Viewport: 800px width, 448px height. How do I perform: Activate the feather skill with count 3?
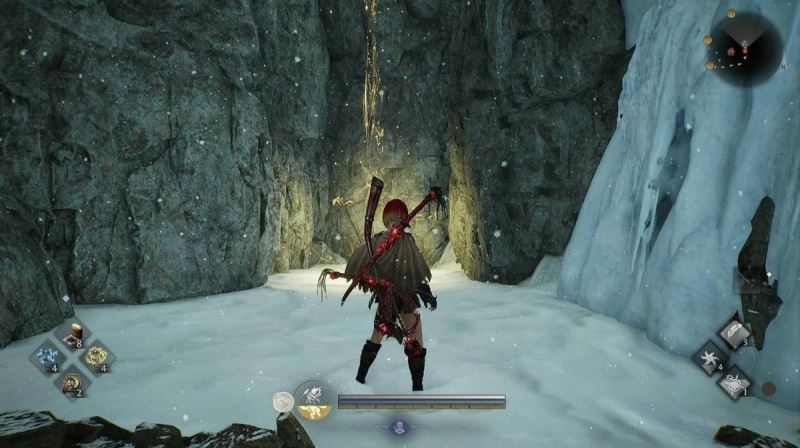(733, 333)
